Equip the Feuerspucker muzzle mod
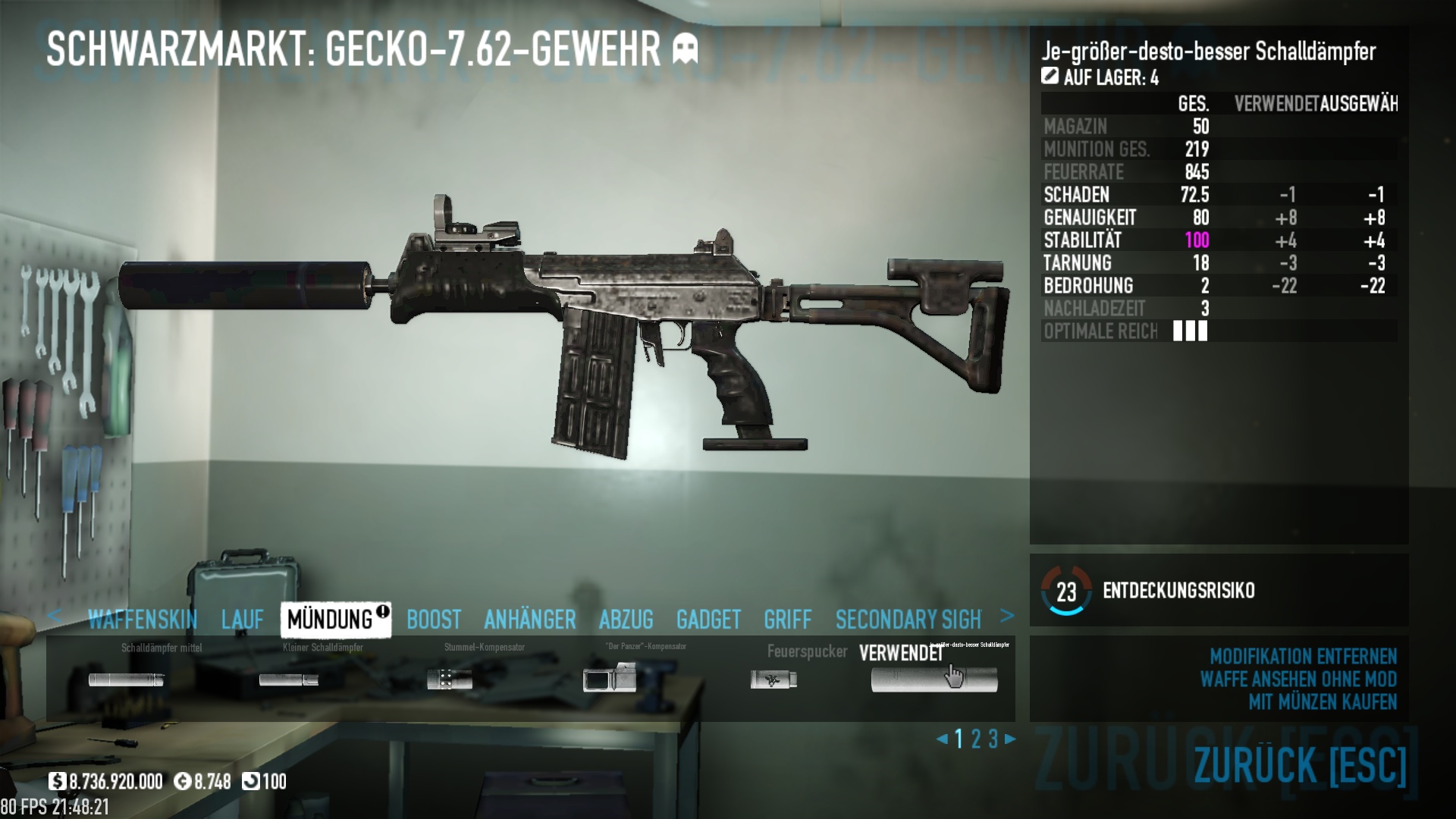Viewport: 1456px width, 819px height. coord(773,679)
